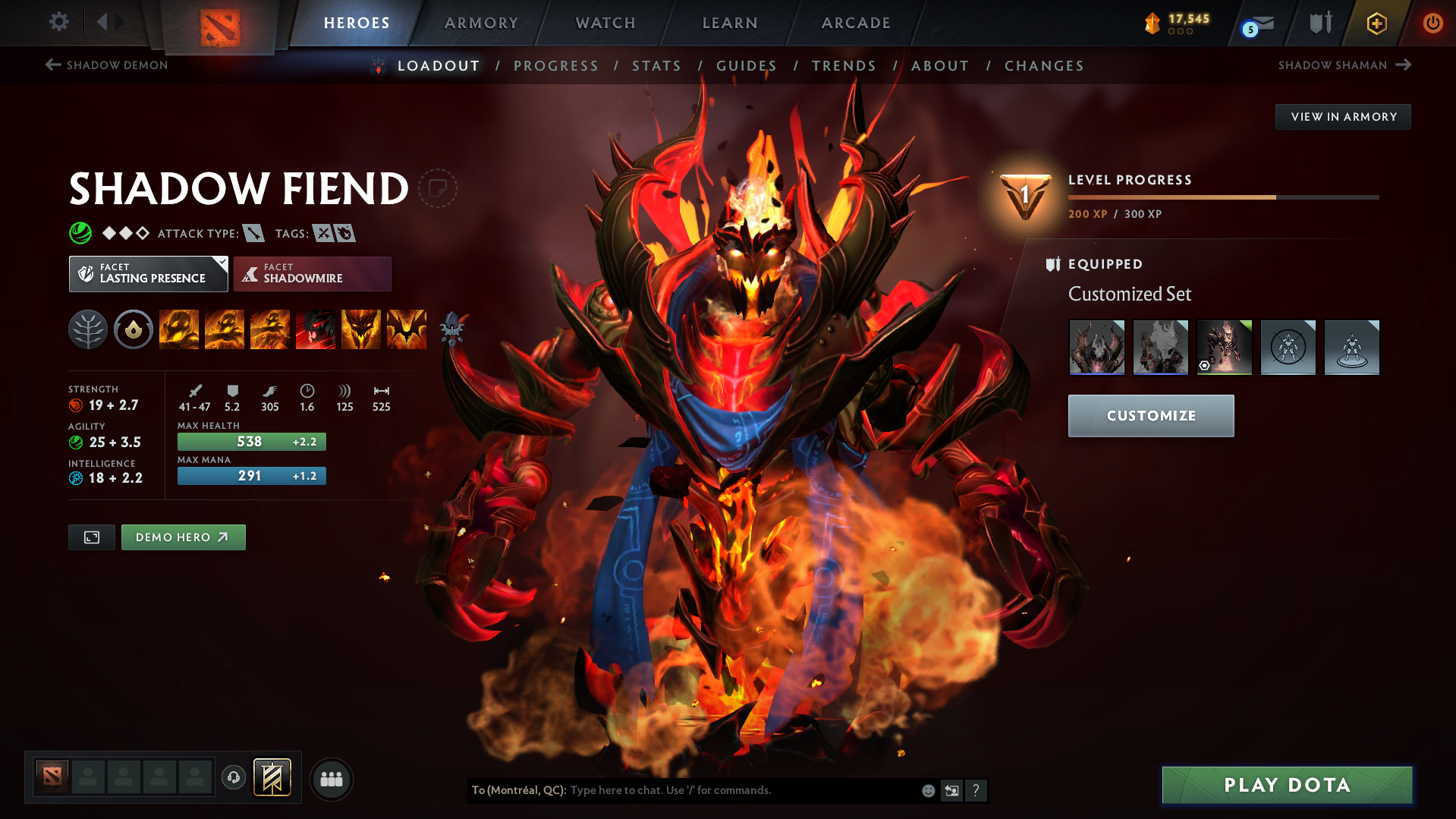Toggle the mini portrait view beside Demo Hero

pos(91,537)
